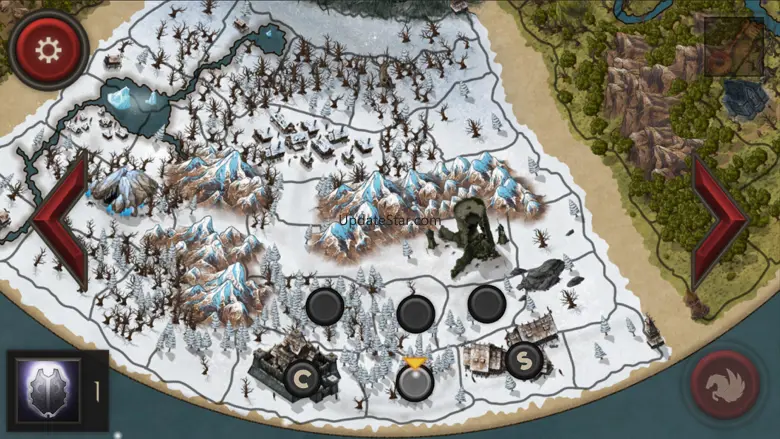Image resolution: width=780 pixels, height=439 pixels.
Task: Go to the previous map with left arrow
Action: [x=60, y=219]
